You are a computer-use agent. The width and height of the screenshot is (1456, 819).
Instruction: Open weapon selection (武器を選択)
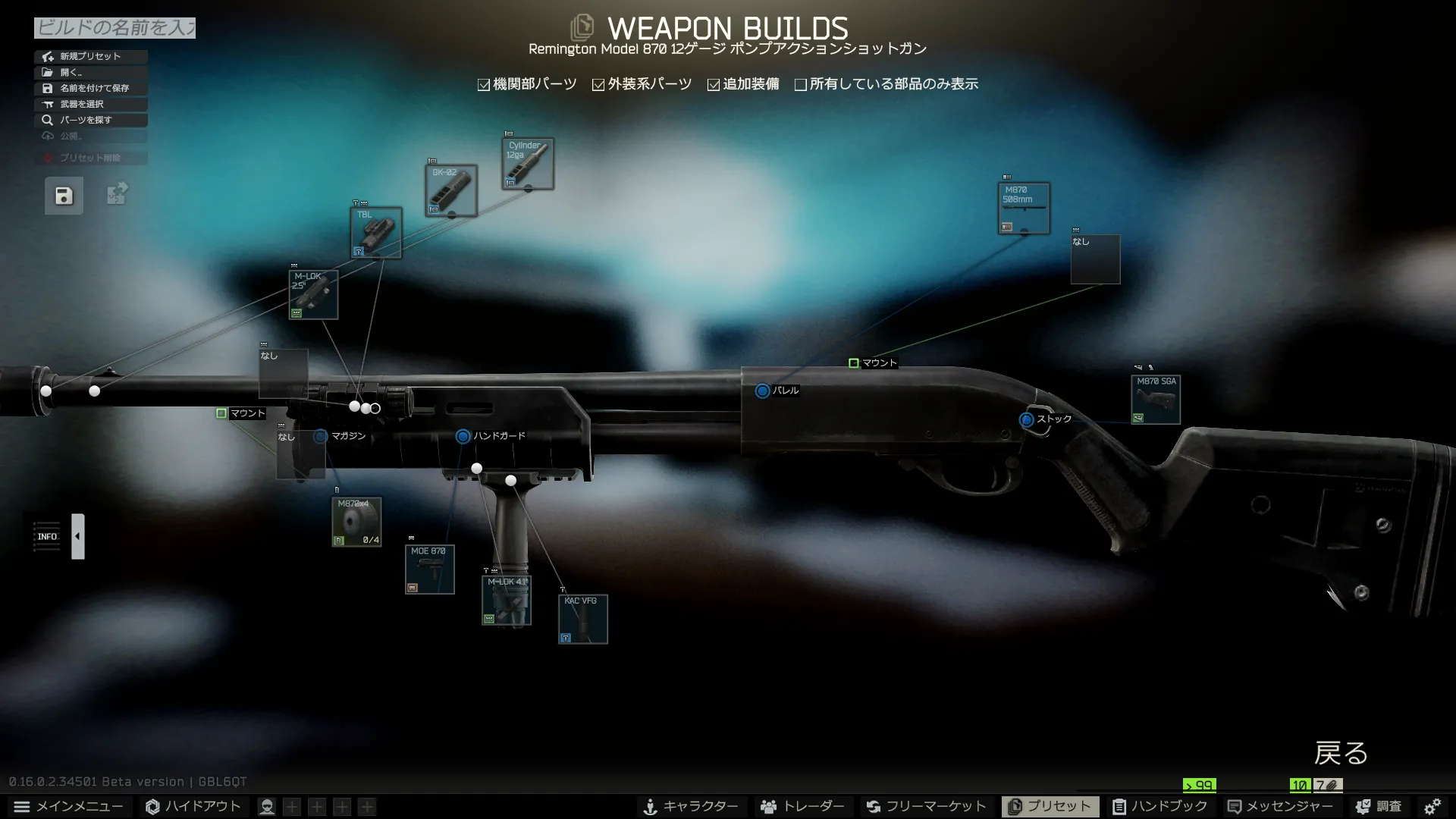[x=90, y=104]
